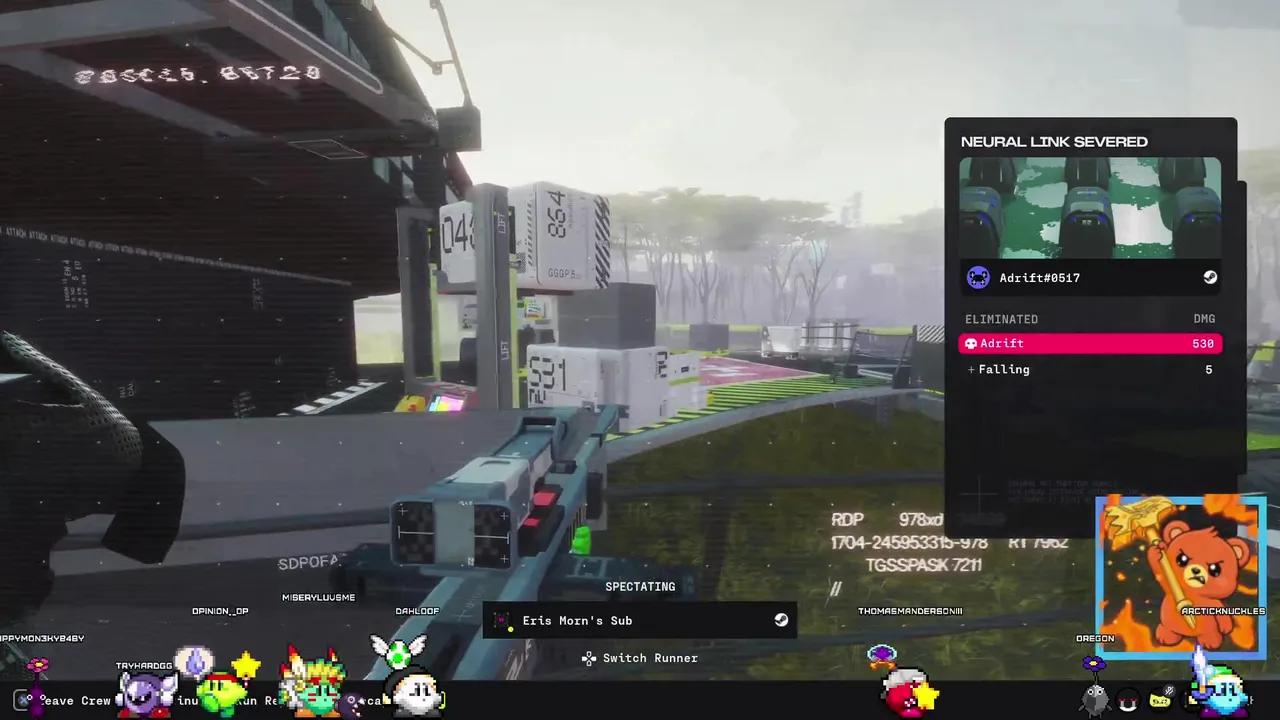Toggle spectating to Eris Morn's Sub
The width and height of the screenshot is (1280, 720).
[x=640, y=620]
